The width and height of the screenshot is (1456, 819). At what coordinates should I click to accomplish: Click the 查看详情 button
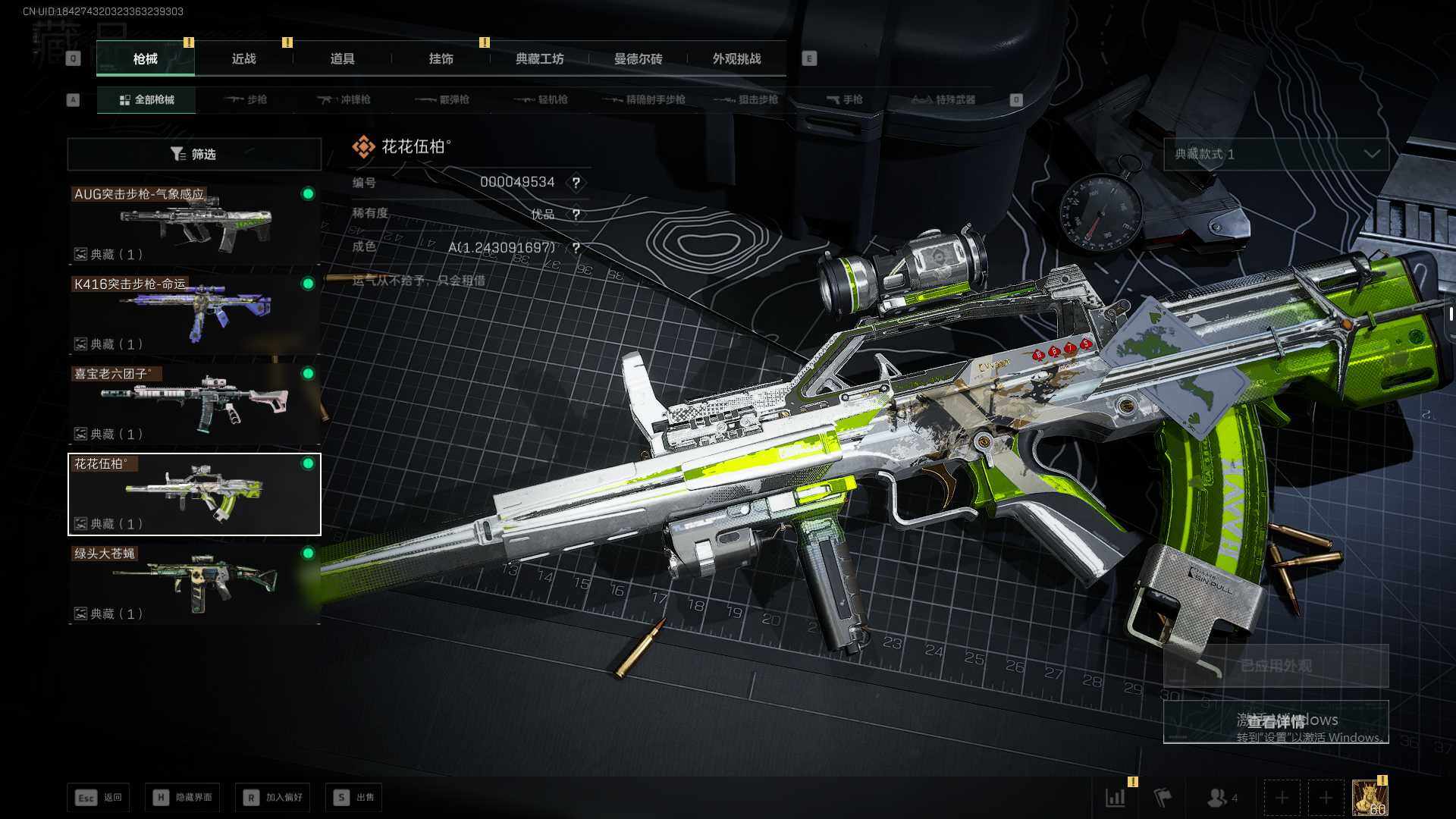[1276, 721]
